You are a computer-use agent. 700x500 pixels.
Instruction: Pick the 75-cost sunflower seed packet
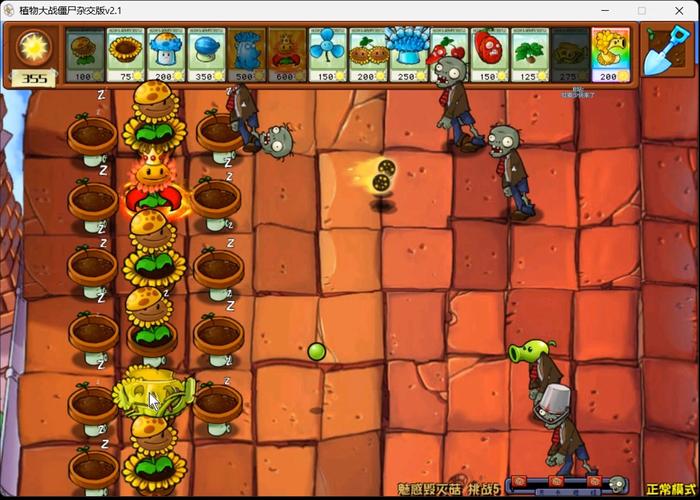click(x=126, y=54)
